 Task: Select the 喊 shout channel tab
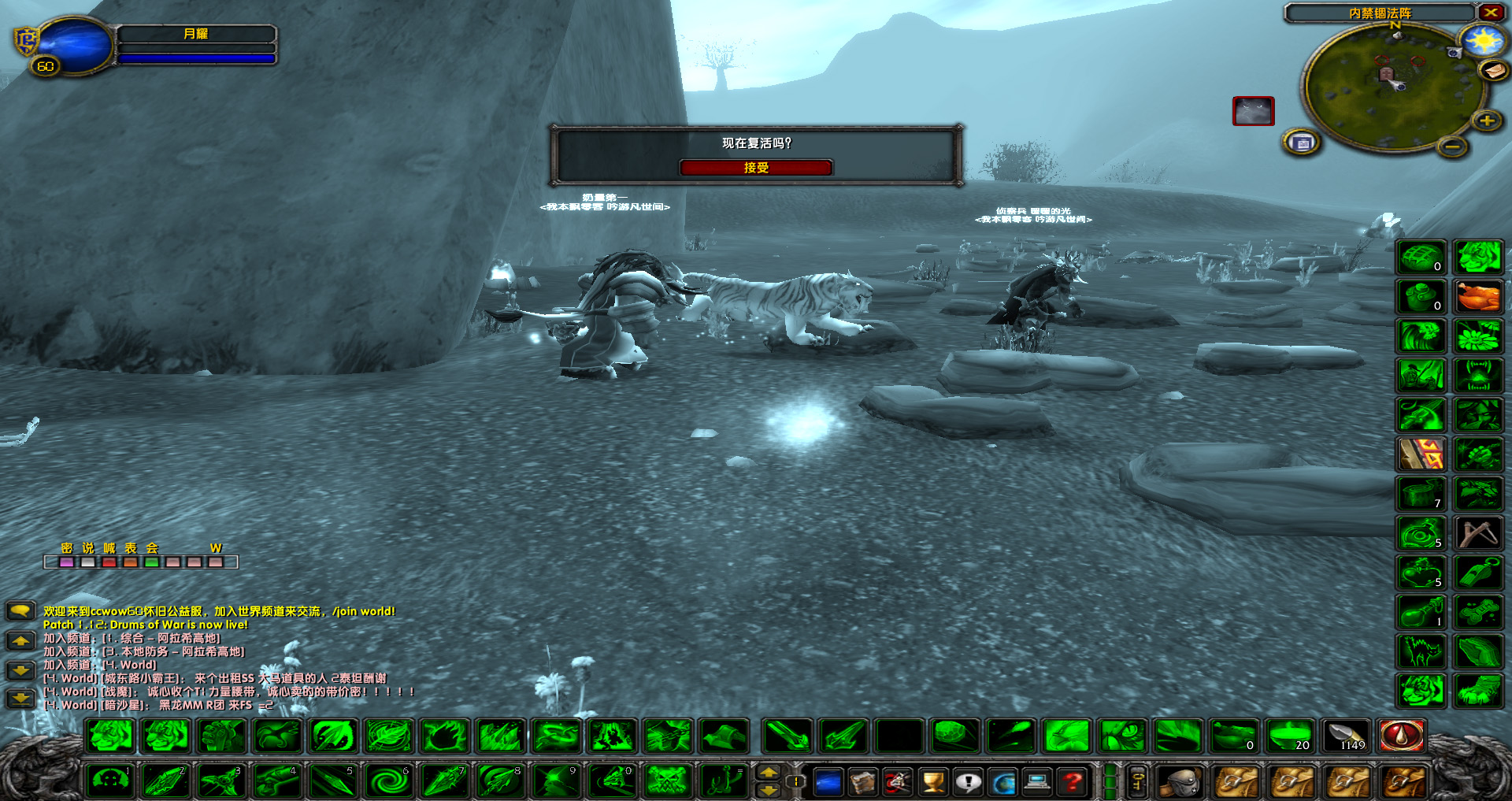point(109,549)
